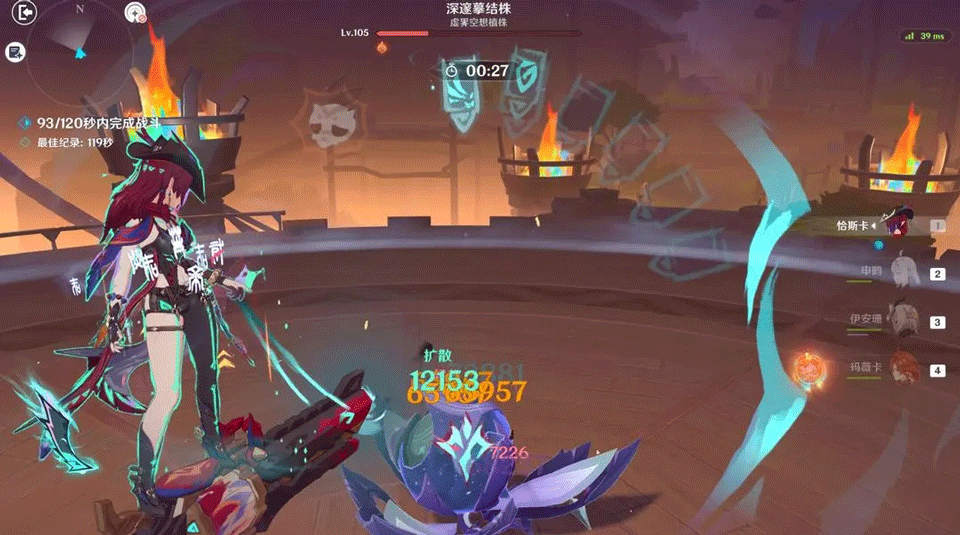This screenshot has height=535, width=960.
Task: Click the sparkle target icon near the minimap
Action: (135, 13)
